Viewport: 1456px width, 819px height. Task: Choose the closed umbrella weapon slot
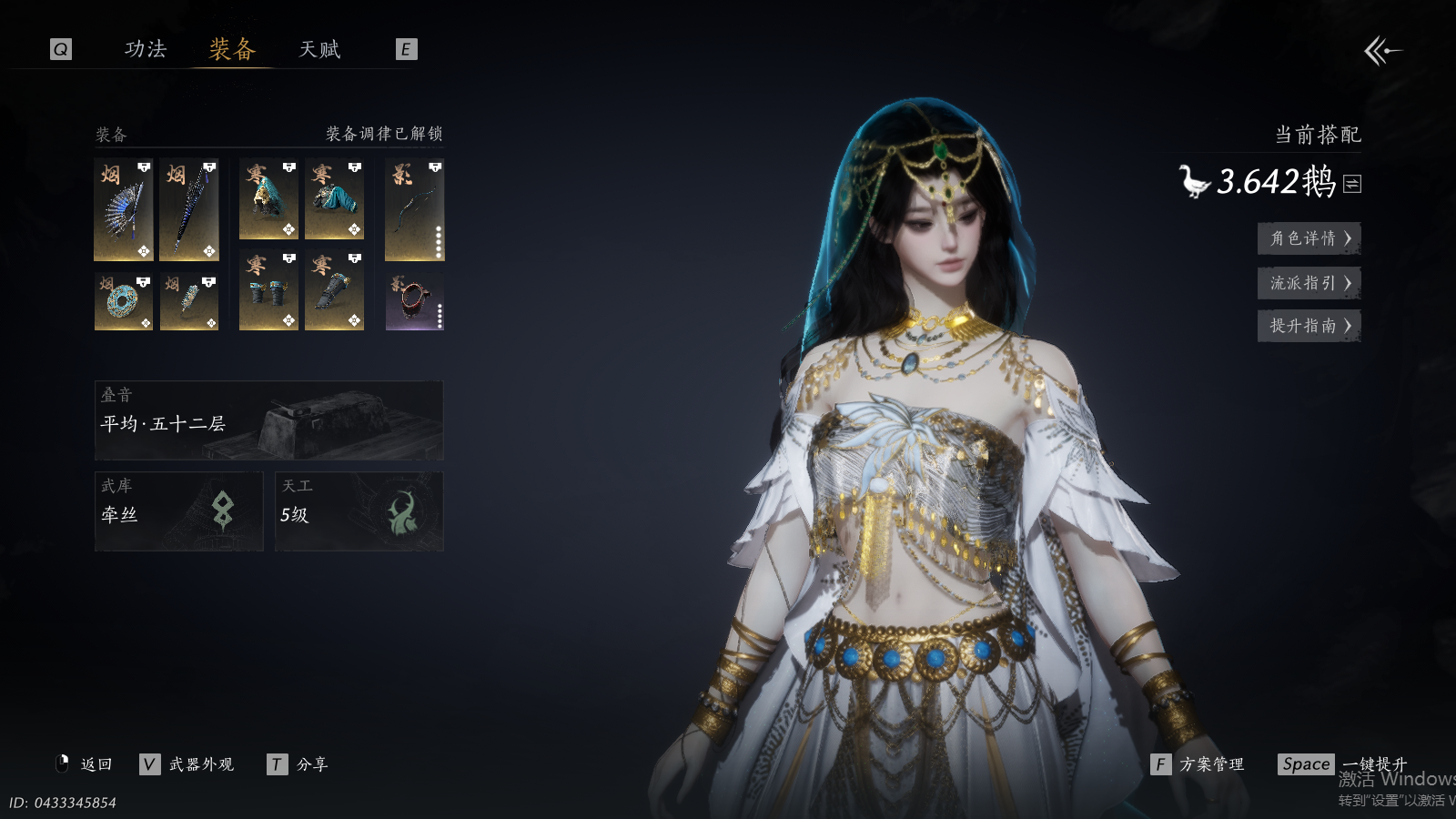click(189, 209)
